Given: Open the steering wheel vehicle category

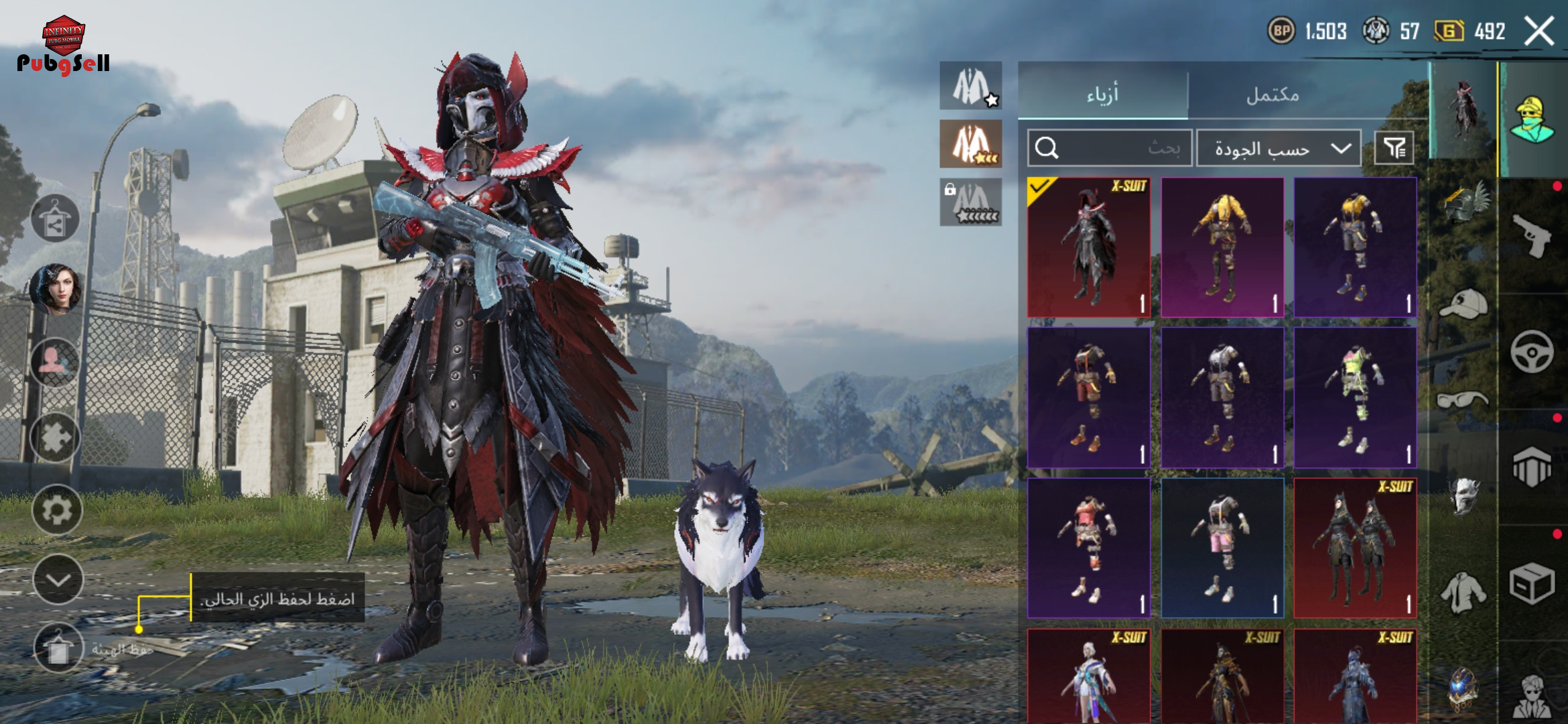Looking at the screenshot, I should click(x=1532, y=351).
